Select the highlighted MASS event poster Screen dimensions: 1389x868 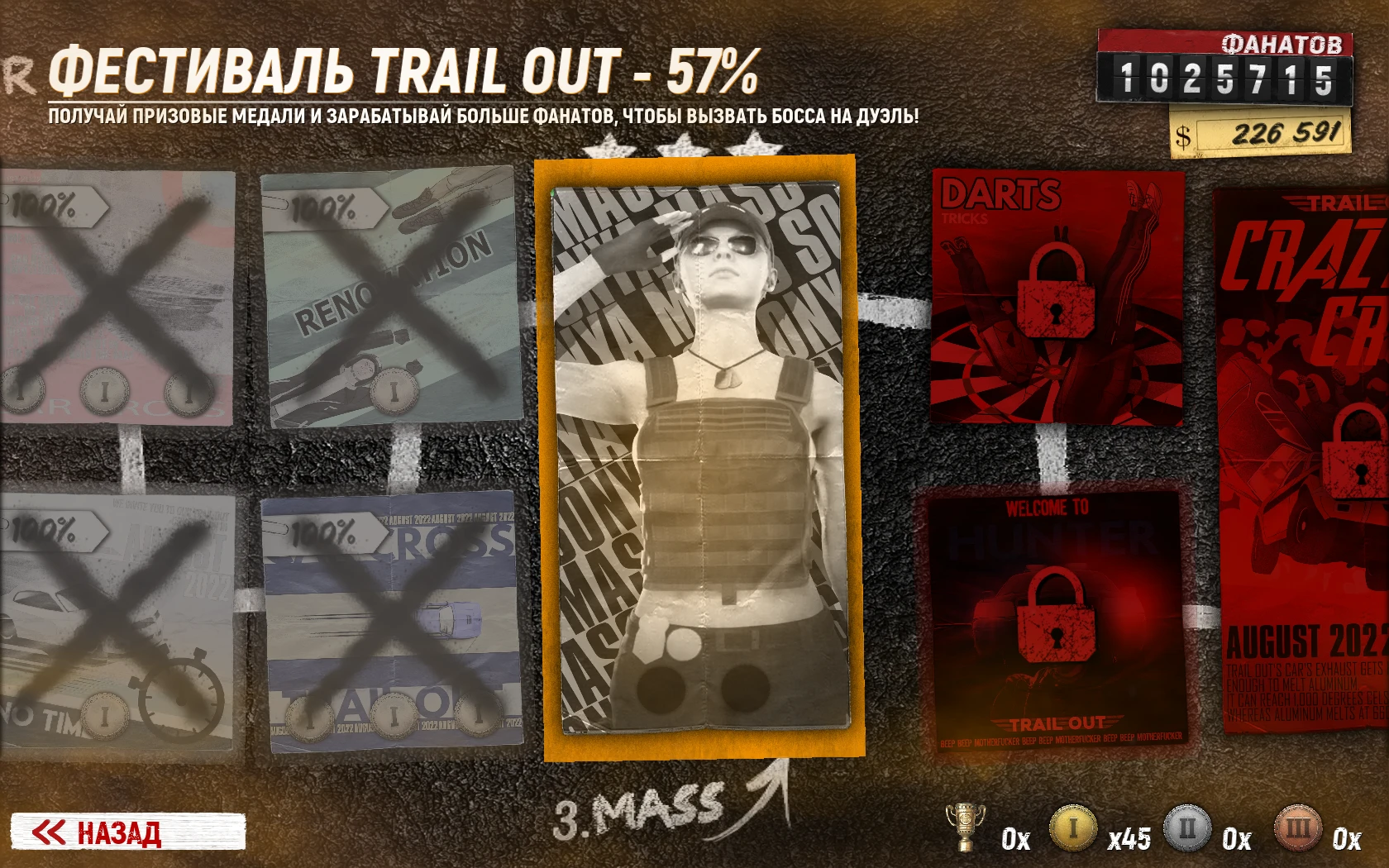[701, 455]
